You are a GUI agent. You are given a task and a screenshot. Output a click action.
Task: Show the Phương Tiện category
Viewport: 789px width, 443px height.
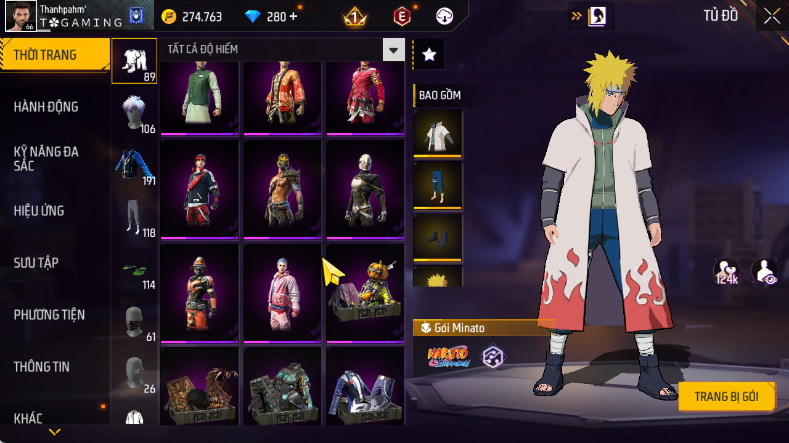coord(48,314)
